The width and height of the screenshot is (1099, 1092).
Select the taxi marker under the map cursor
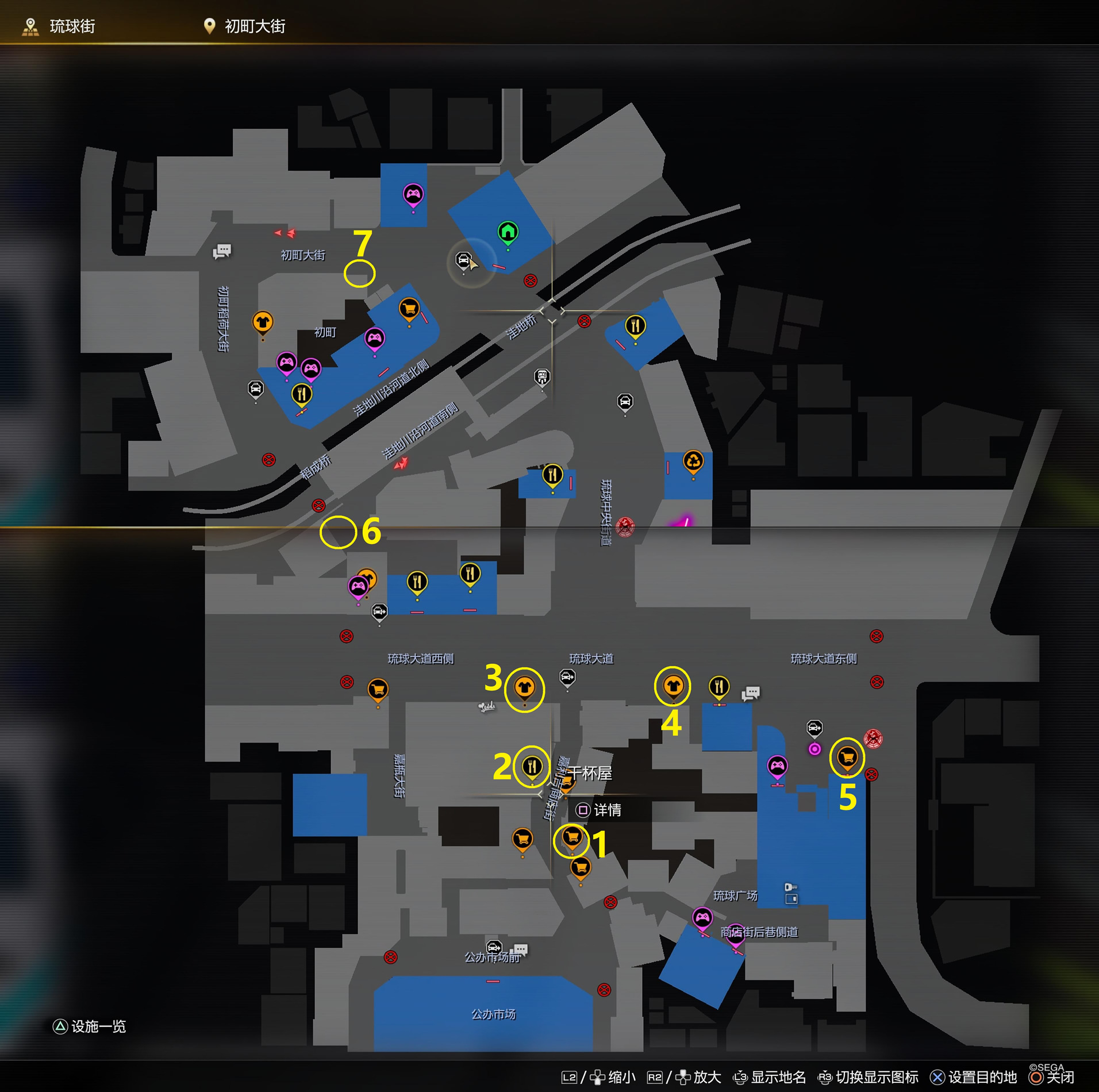[463, 260]
